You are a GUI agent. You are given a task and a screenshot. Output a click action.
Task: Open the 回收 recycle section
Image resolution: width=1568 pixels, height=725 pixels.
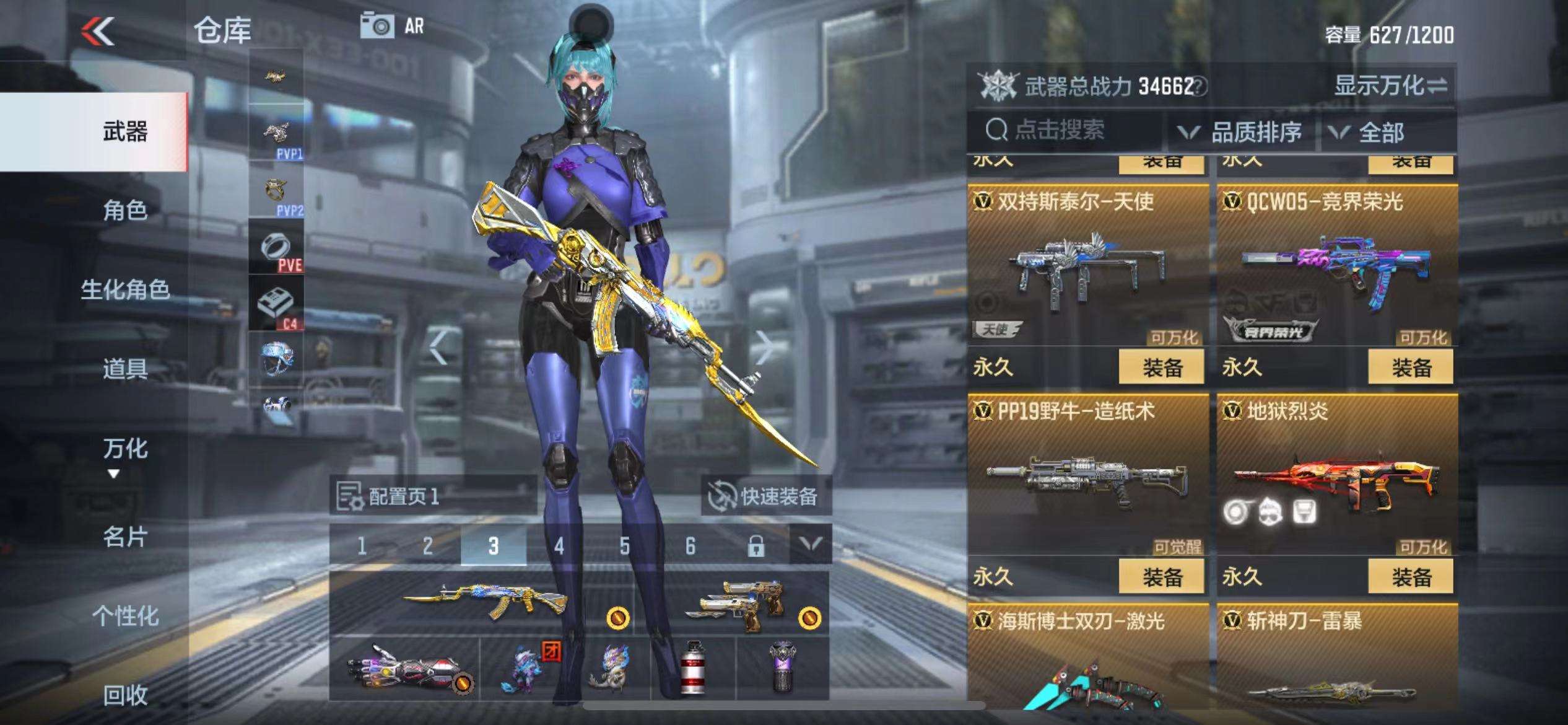[124, 695]
